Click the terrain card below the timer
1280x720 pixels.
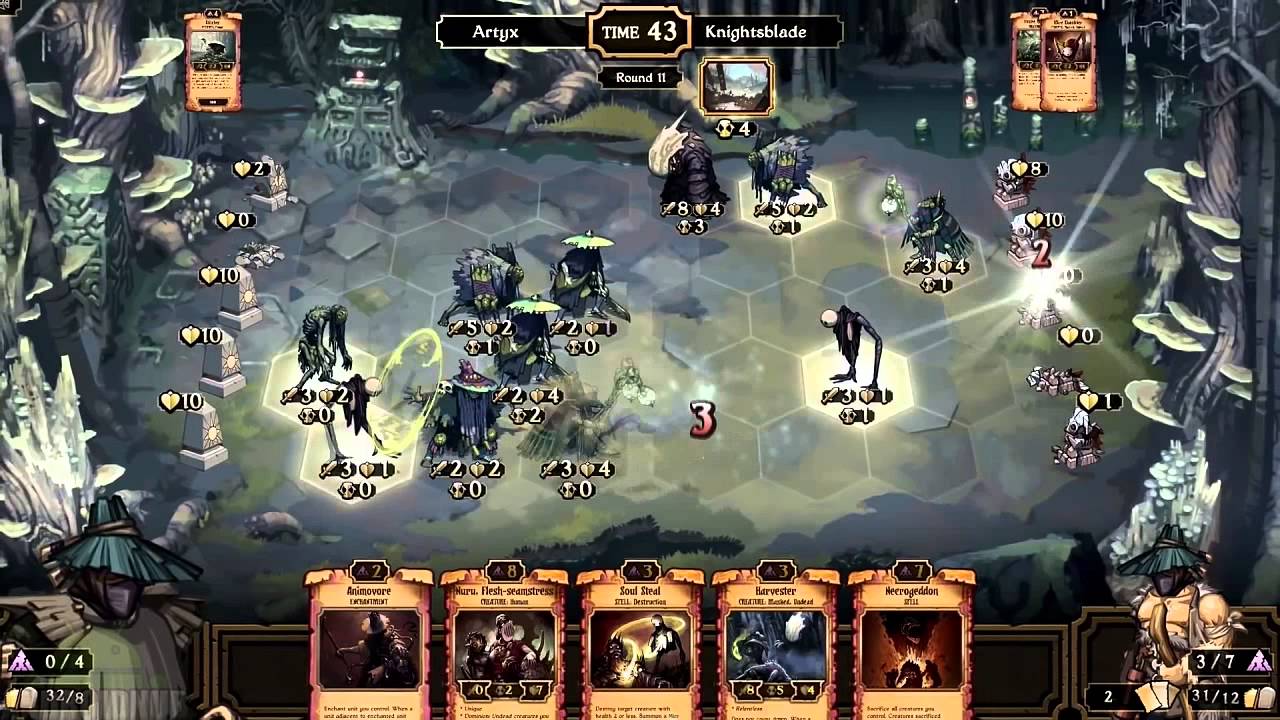pos(737,88)
